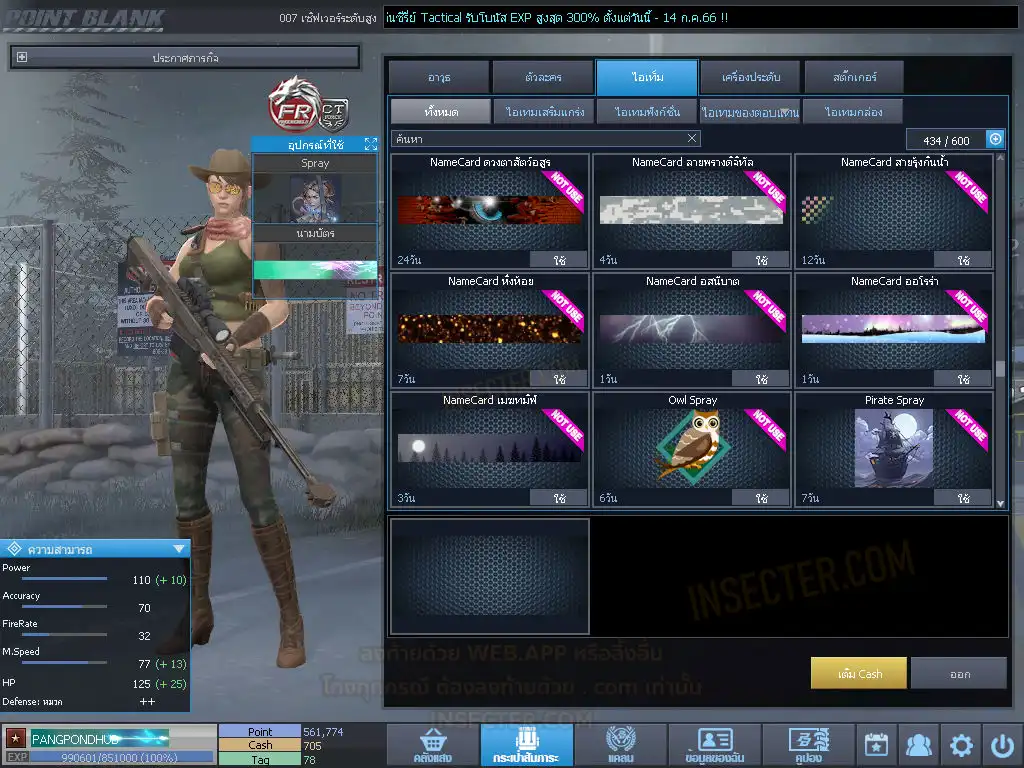Image resolution: width=1024 pixels, height=768 pixels.
Task: Collapse the ความสามารถ stats panel
Action: click(179, 548)
